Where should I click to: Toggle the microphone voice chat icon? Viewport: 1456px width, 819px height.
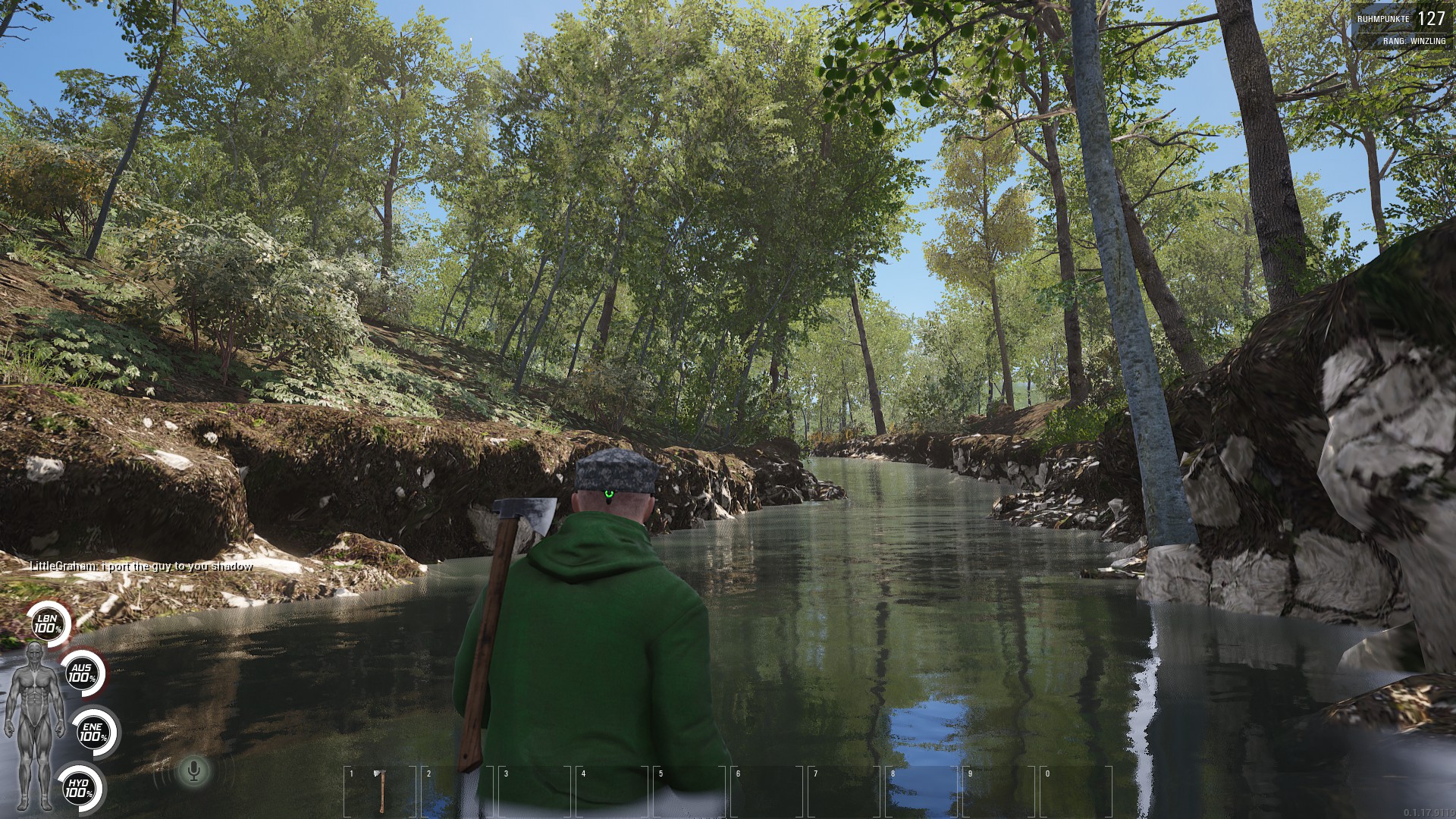(x=194, y=772)
